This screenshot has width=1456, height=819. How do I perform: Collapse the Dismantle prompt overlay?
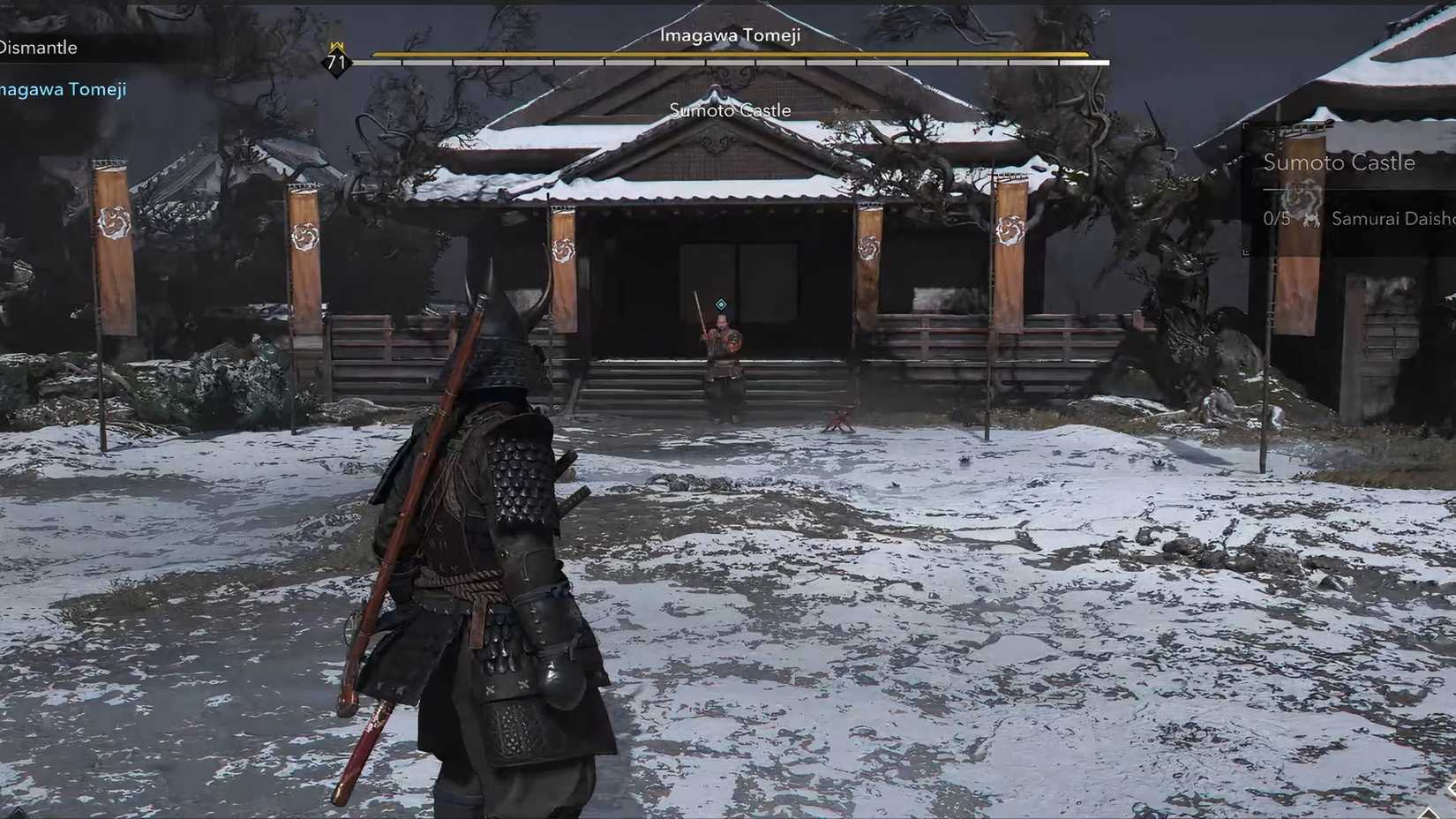(40, 47)
